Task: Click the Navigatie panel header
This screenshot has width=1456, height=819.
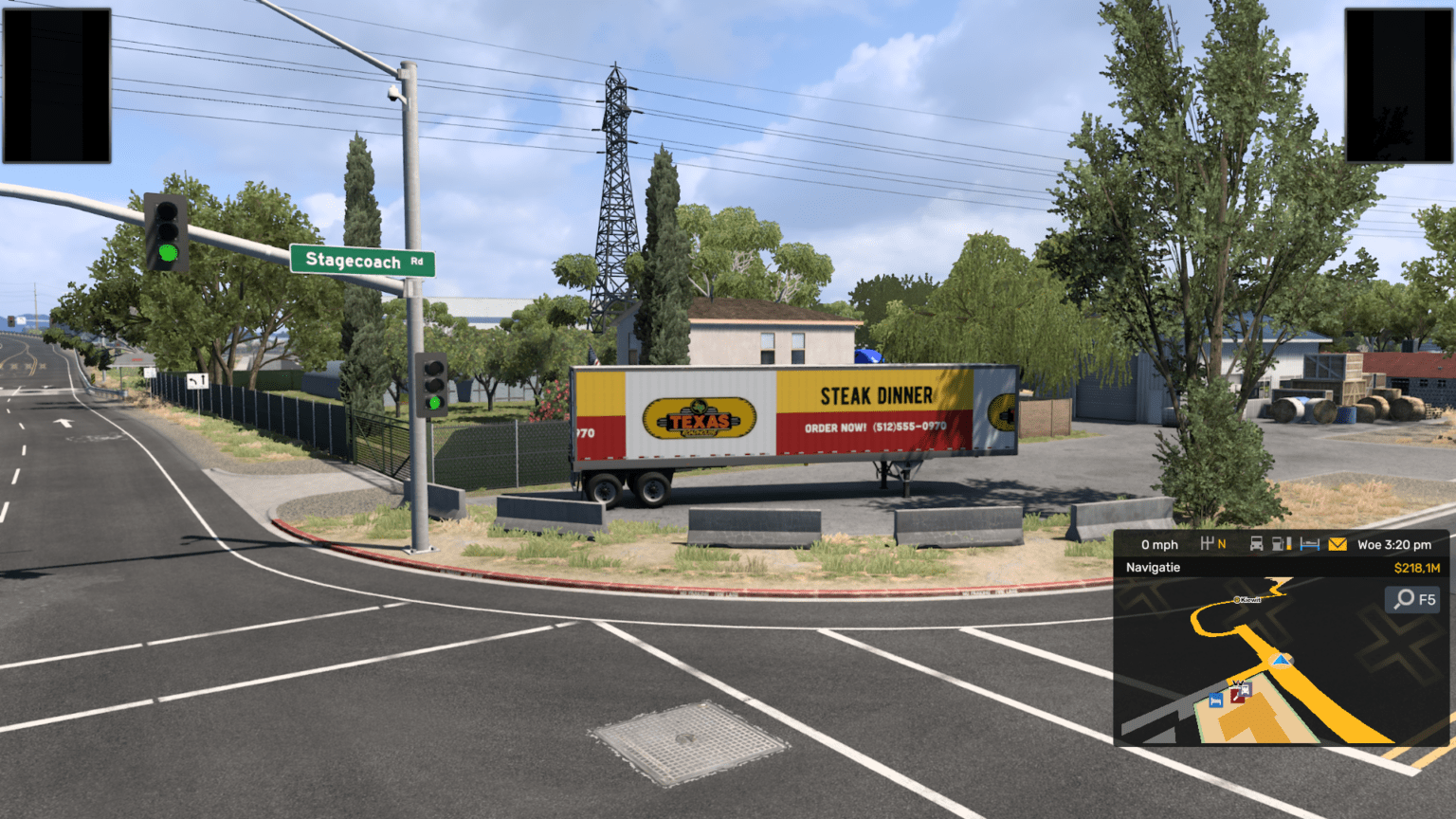Action: [x=1152, y=567]
